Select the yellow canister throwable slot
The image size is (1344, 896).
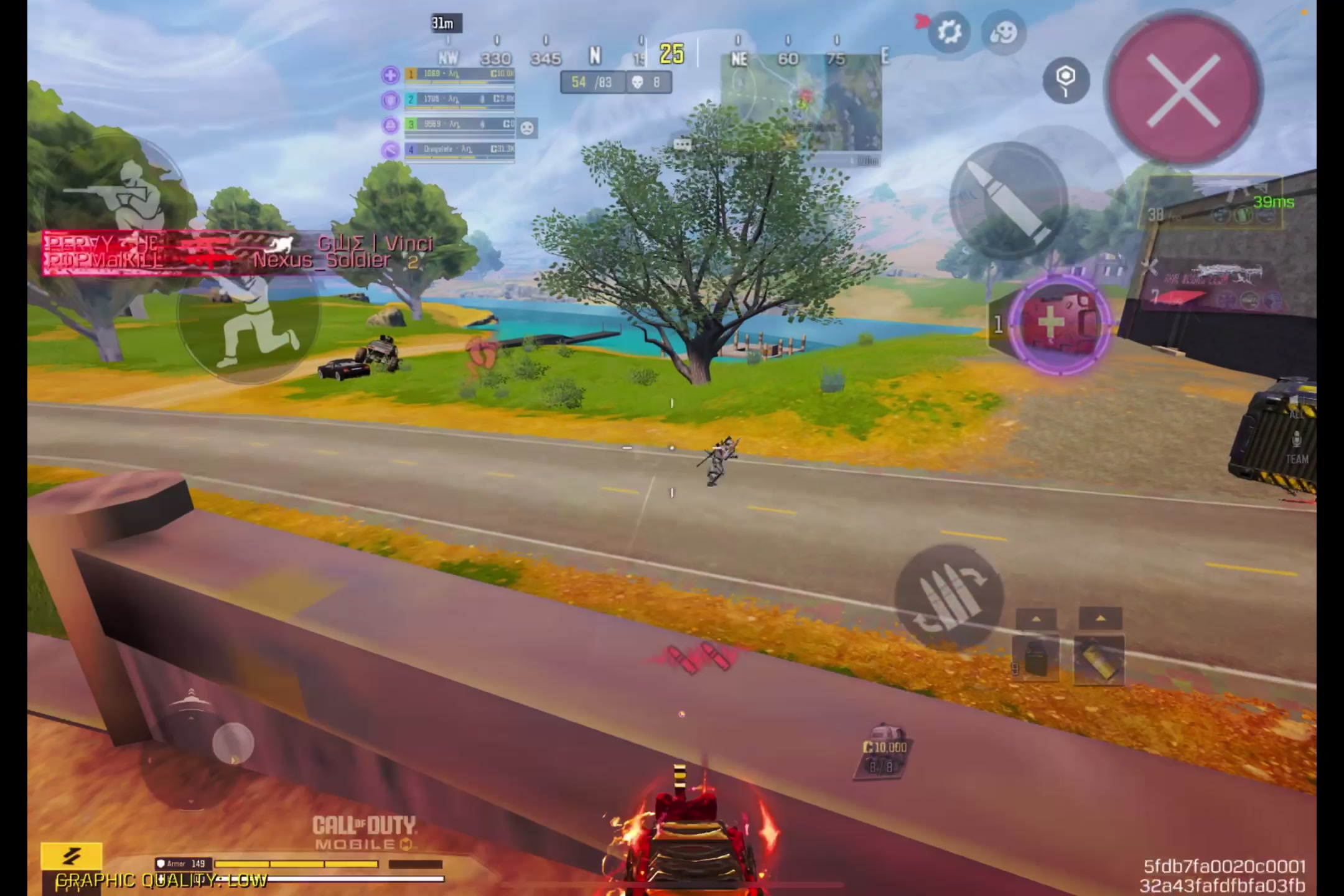click(x=1099, y=659)
